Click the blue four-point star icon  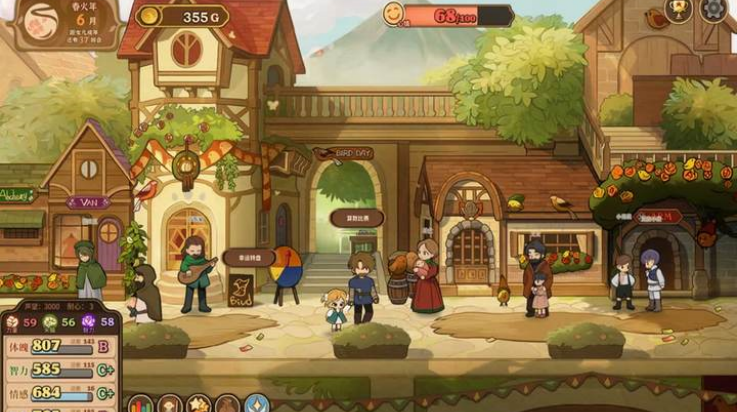(x=258, y=405)
